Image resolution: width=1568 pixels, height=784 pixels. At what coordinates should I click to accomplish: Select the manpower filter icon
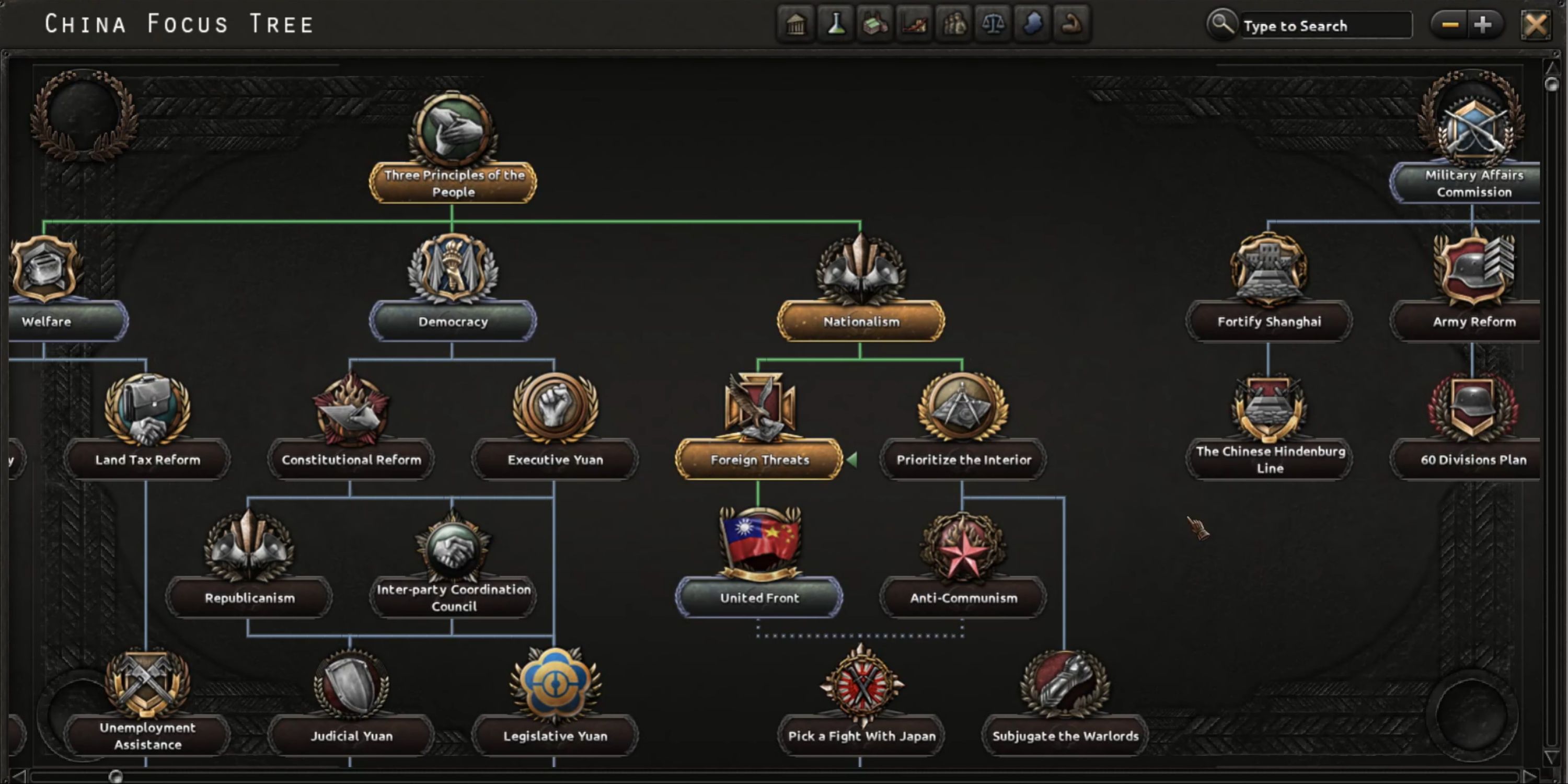click(x=954, y=25)
